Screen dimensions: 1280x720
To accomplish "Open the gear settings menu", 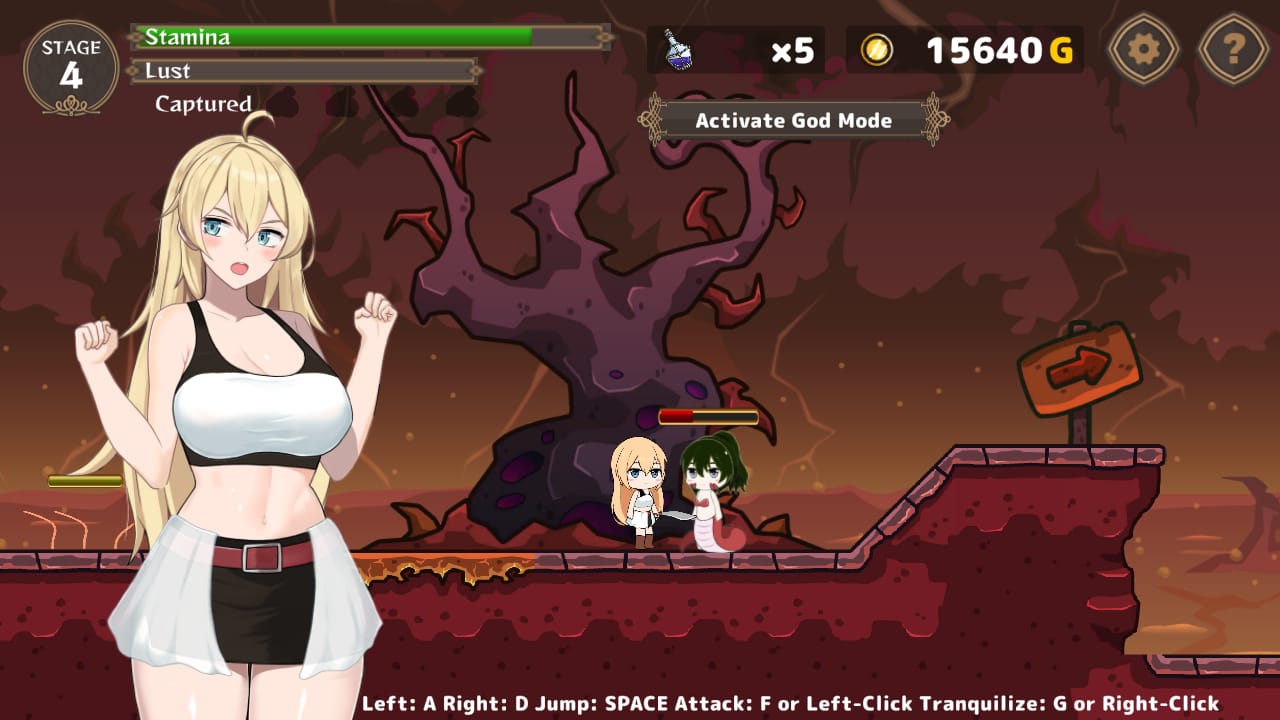I will point(1144,49).
